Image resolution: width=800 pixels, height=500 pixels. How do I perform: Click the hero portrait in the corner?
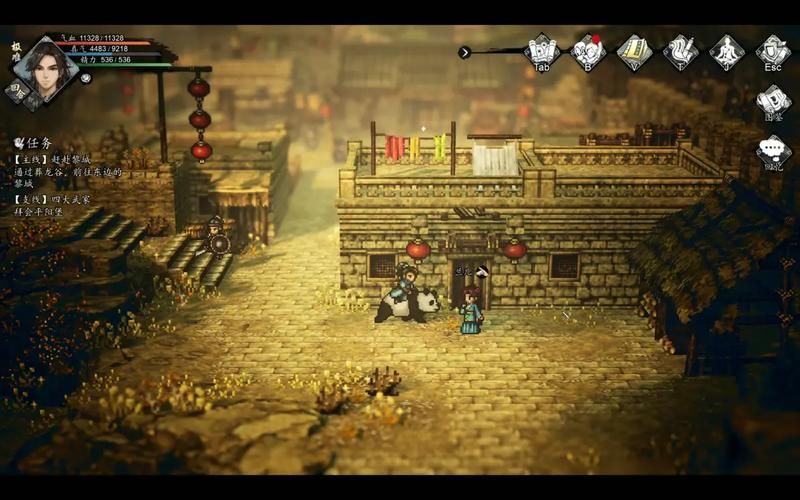pos(44,65)
